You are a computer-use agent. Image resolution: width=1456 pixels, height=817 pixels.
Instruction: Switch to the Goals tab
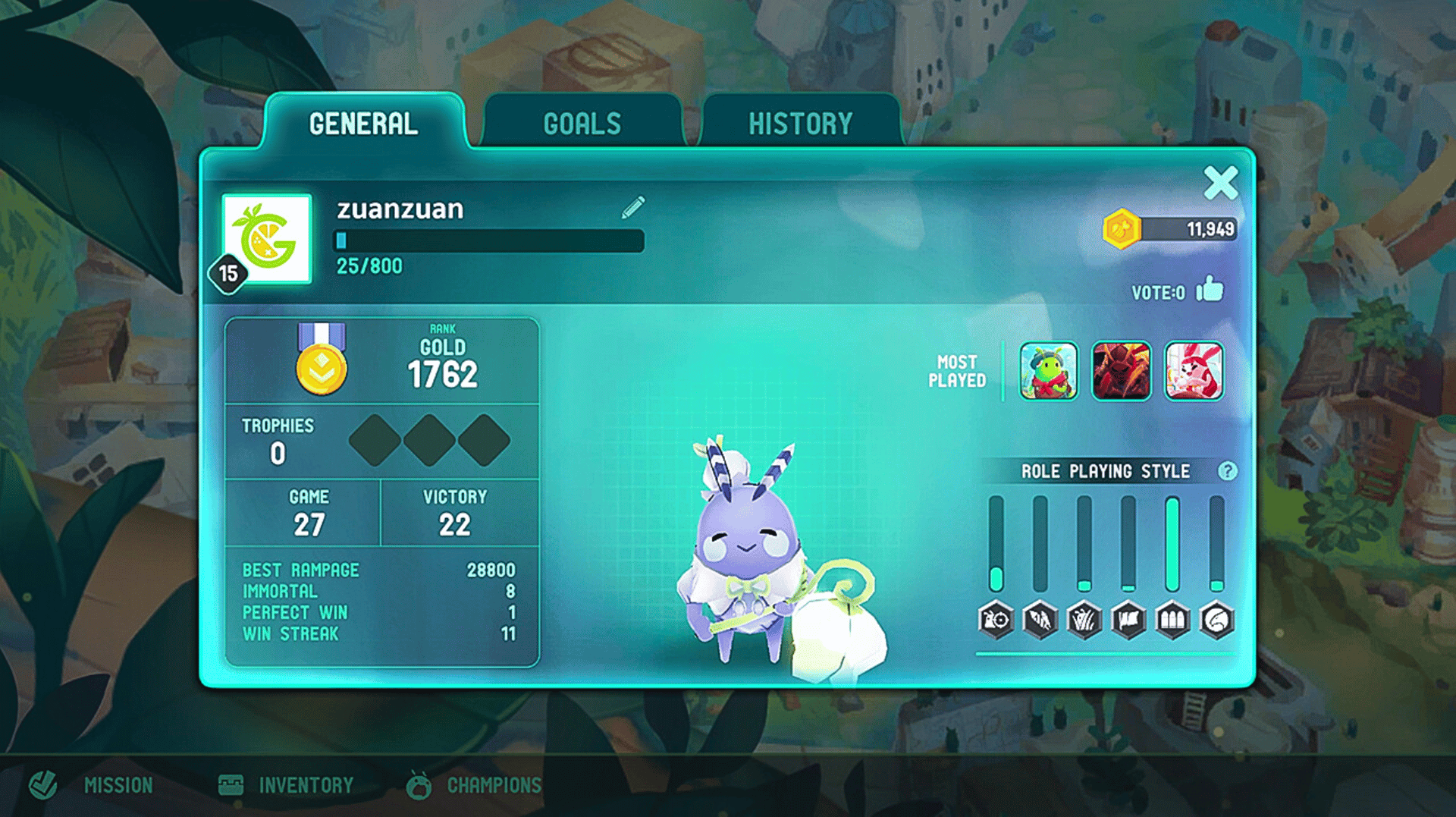click(582, 124)
